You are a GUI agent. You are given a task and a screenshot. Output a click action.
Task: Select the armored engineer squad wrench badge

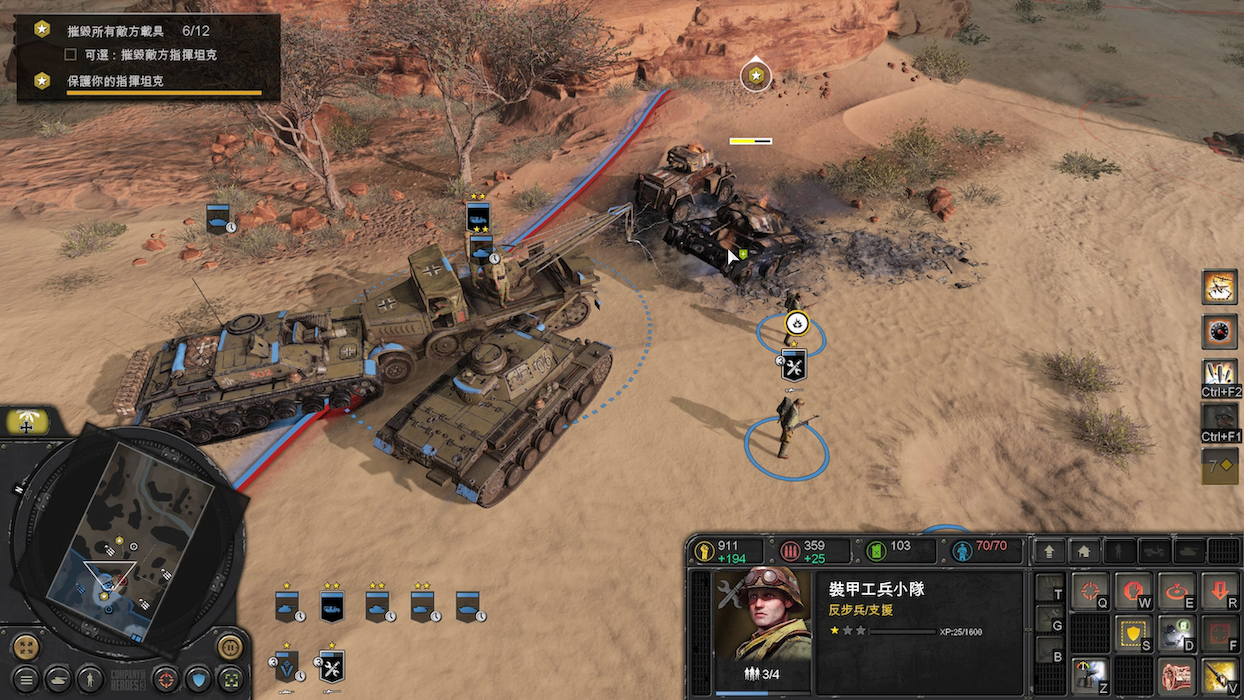tap(793, 364)
